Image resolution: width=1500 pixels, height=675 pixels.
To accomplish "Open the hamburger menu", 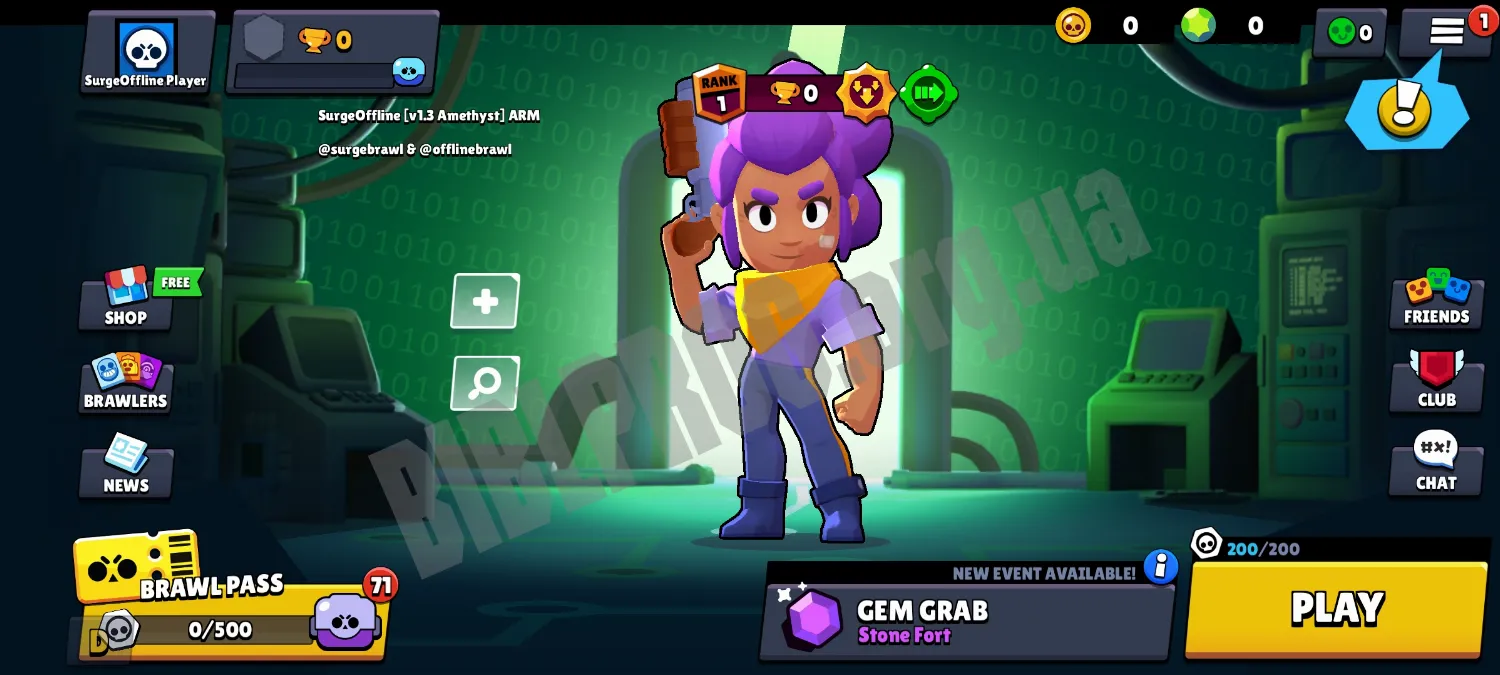I will pyautogui.click(x=1446, y=32).
